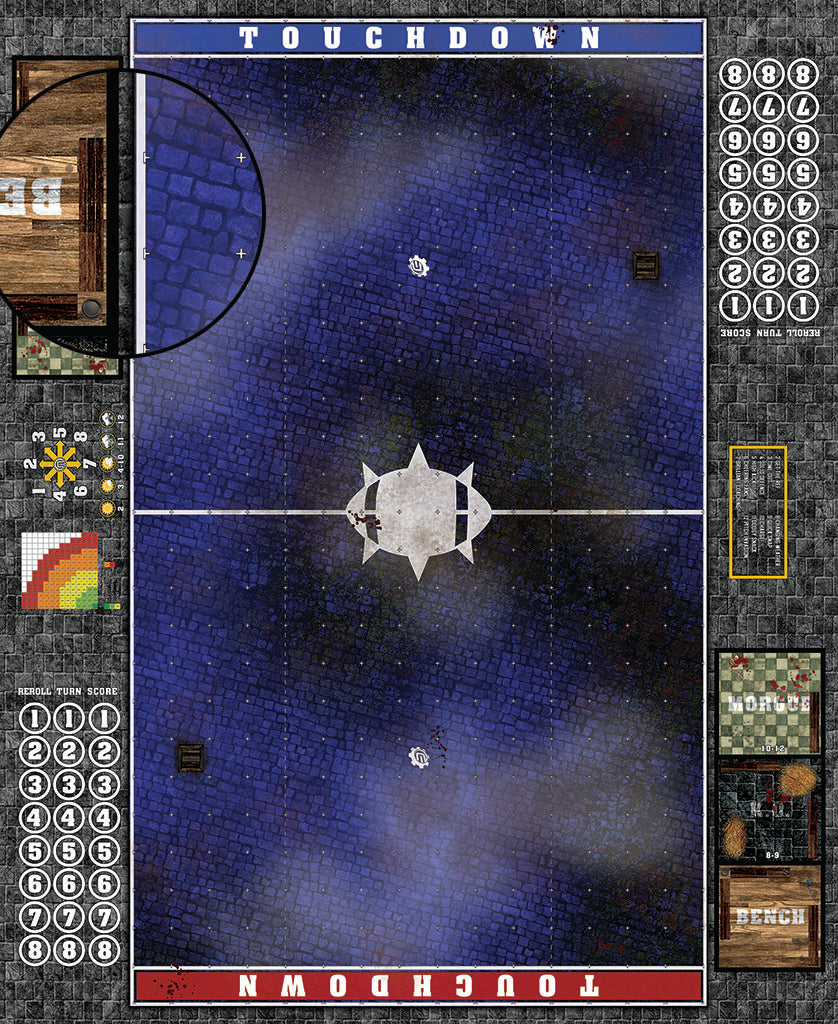Viewport: 838px width, 1024px height.
Task: Select the green checkered Morgue box
Action: click(768, 702)
